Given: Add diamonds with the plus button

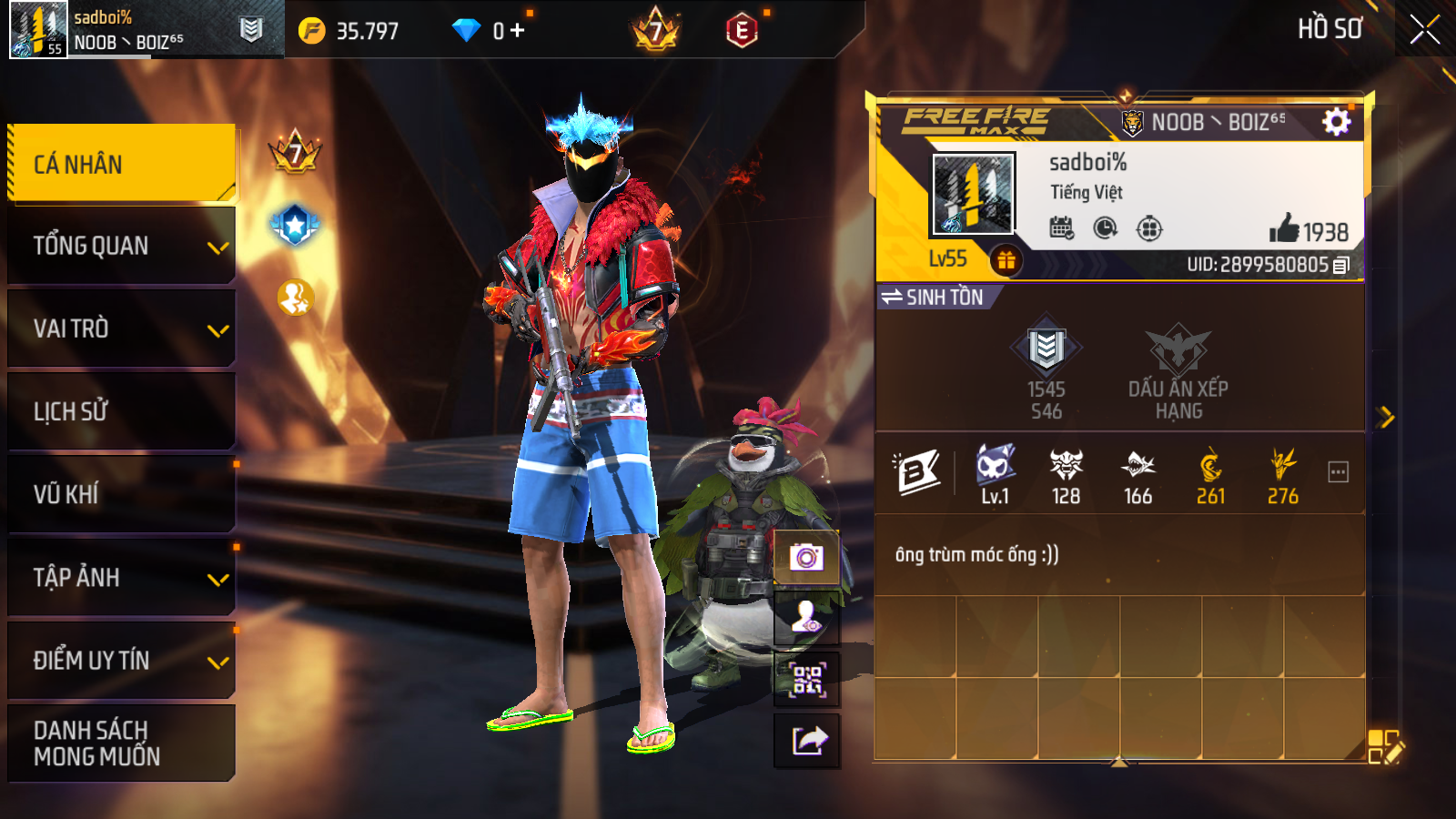Looking at the screenshot, I should pyautogui.click(x=518, y=31).
